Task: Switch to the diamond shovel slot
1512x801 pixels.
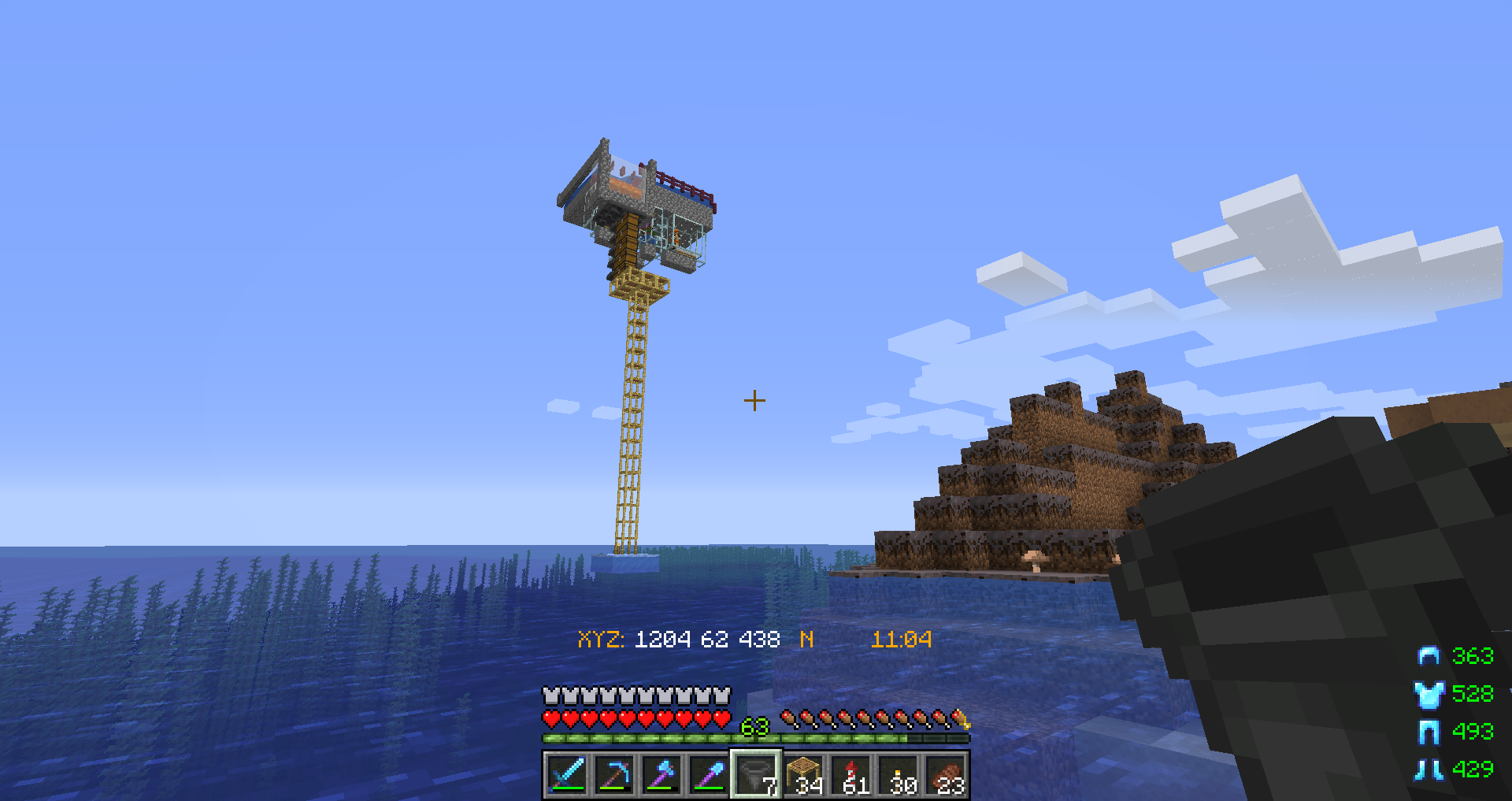Action: click(x=709, y=775)
